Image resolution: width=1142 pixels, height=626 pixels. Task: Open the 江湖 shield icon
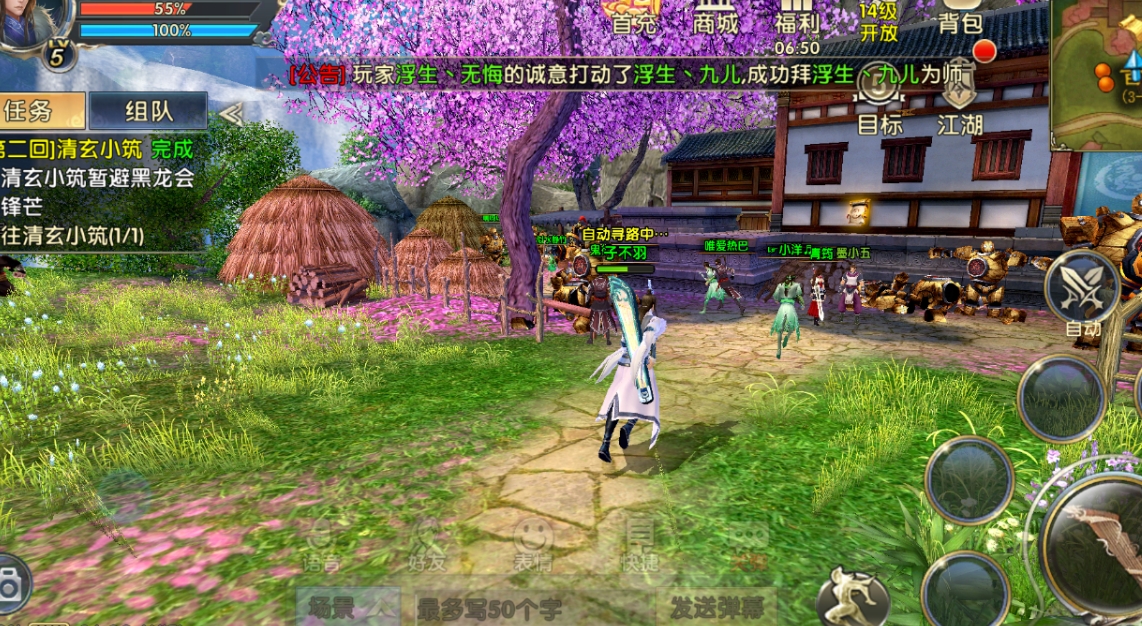click(x=960, y=103)
